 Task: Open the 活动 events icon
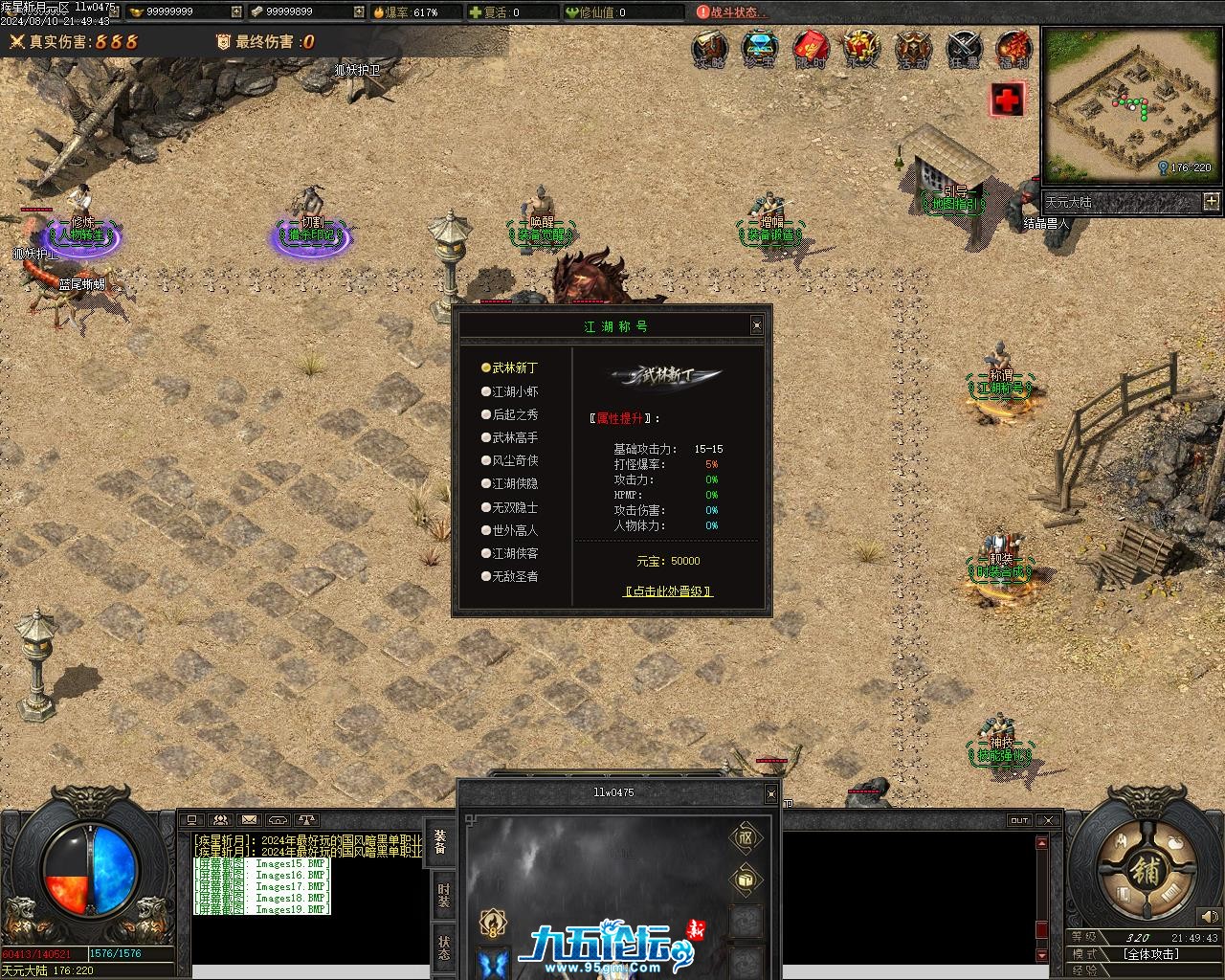pyautogui.click(x=912, y=48)
